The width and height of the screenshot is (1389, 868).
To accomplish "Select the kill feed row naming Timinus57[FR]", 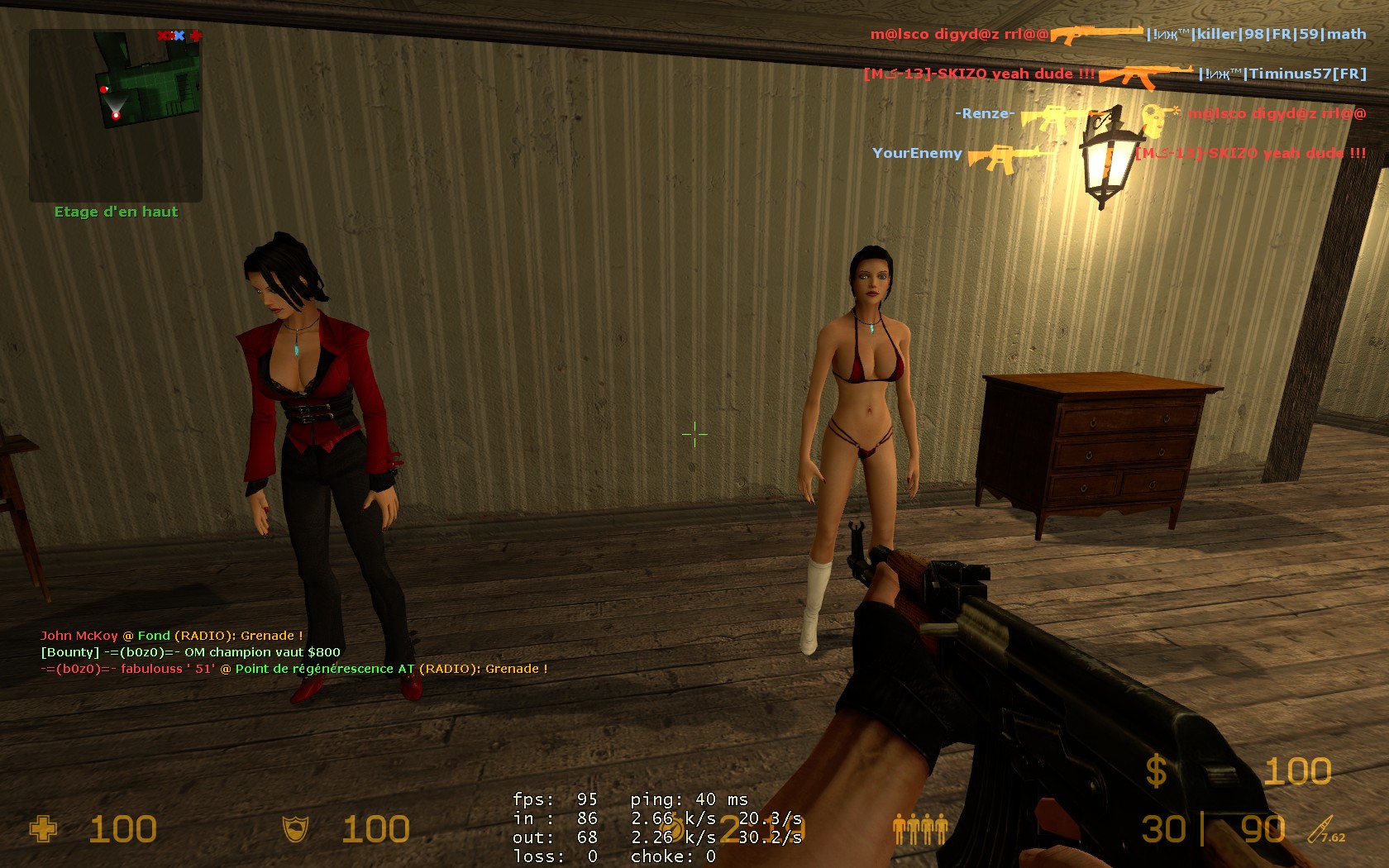I will pyautogui.click(x=1115, y=74).
